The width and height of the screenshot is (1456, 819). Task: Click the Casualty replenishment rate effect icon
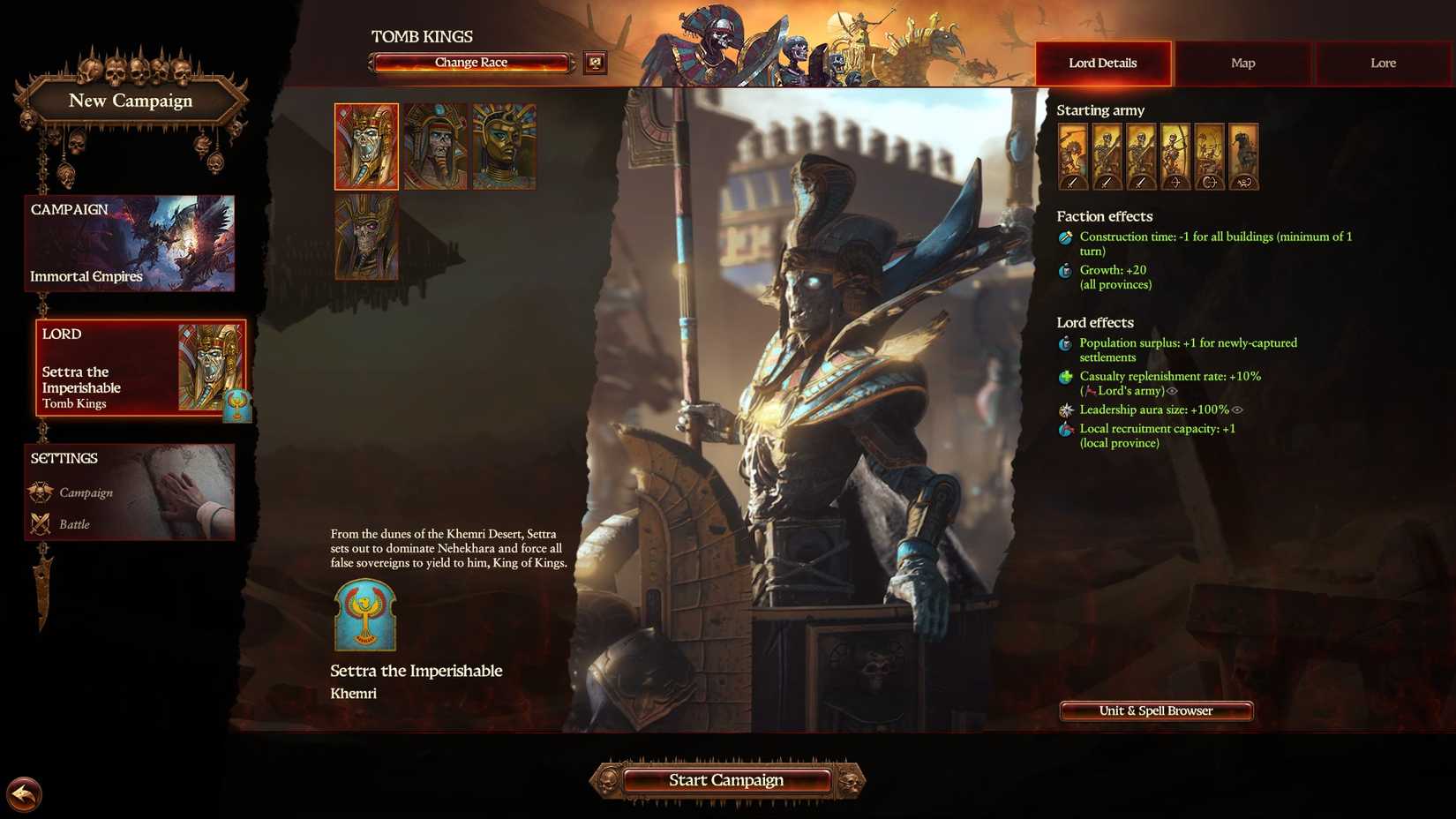tap(1064, 377)
